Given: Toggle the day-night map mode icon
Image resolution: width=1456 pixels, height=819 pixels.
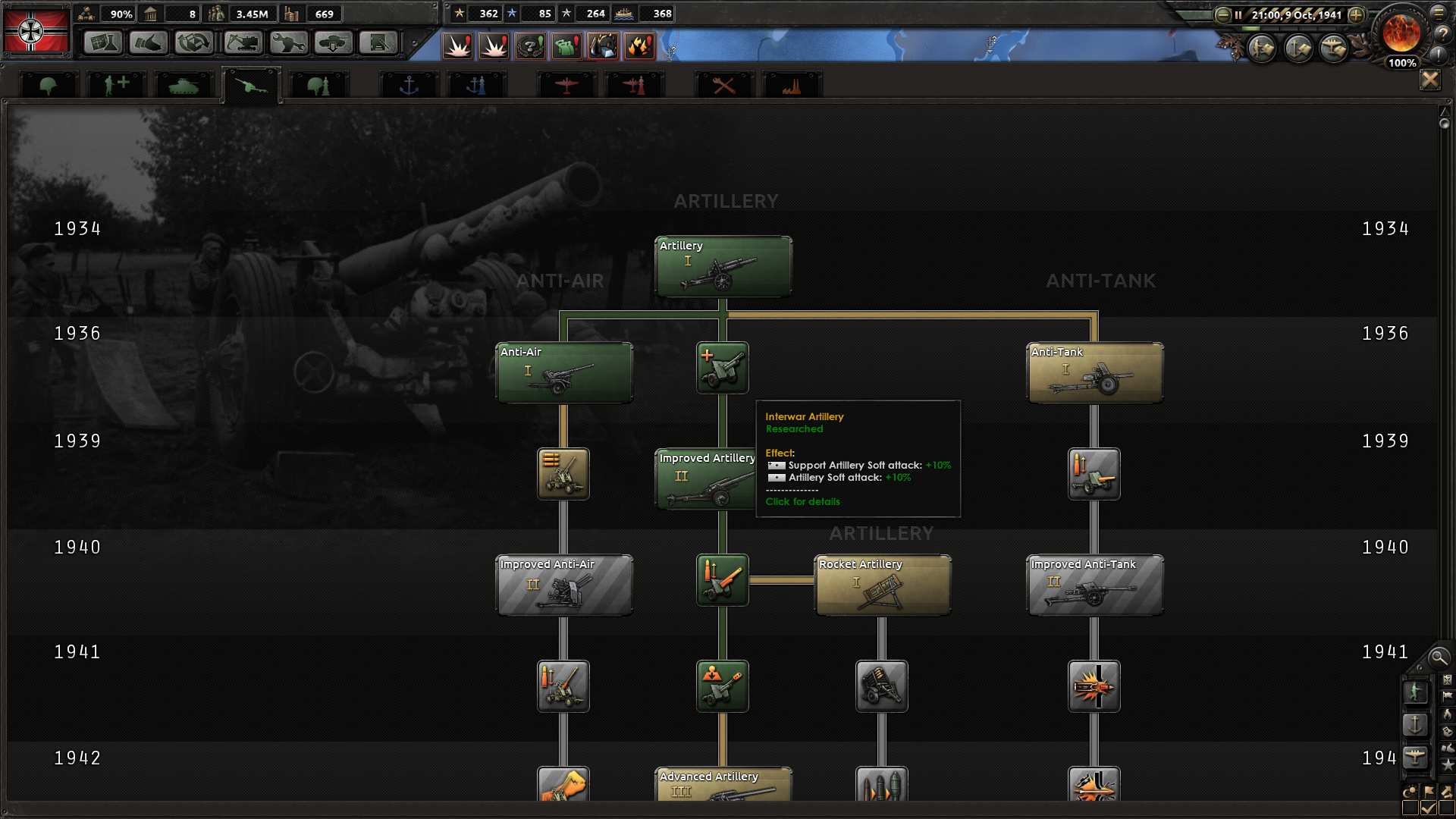Looking at the screenshot, I should point(1411,792).
